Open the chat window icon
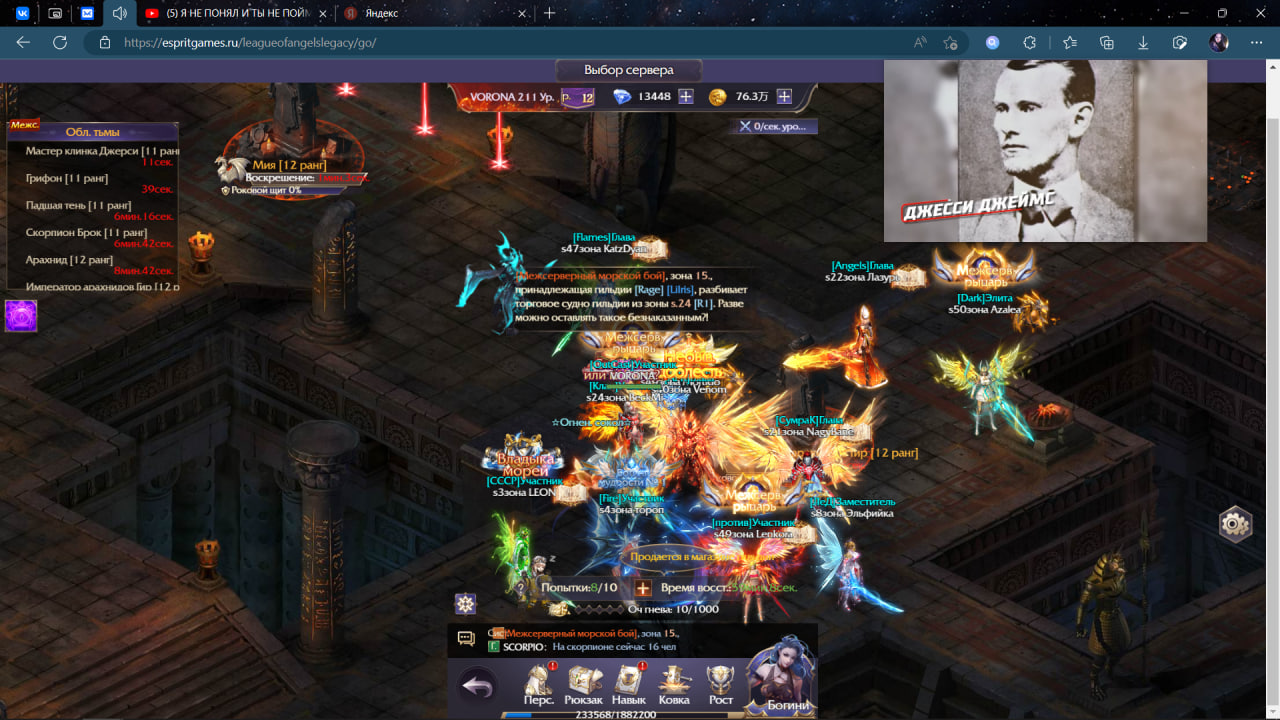 pos(466,638)
